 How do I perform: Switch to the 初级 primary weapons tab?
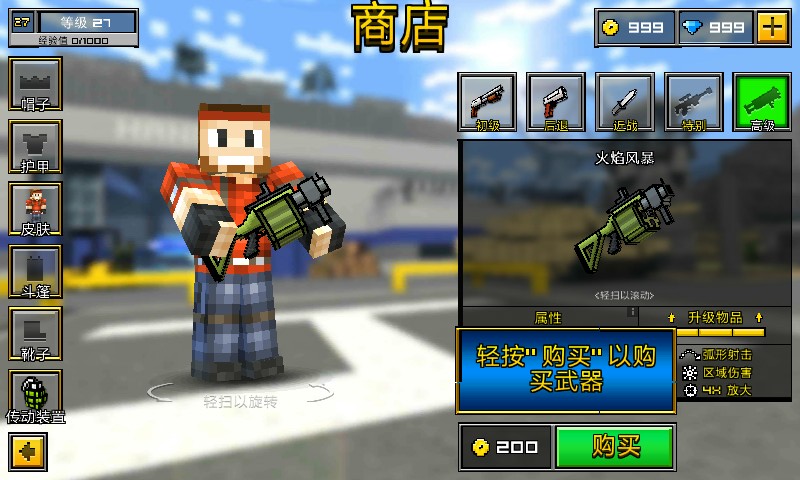point(487,102)
